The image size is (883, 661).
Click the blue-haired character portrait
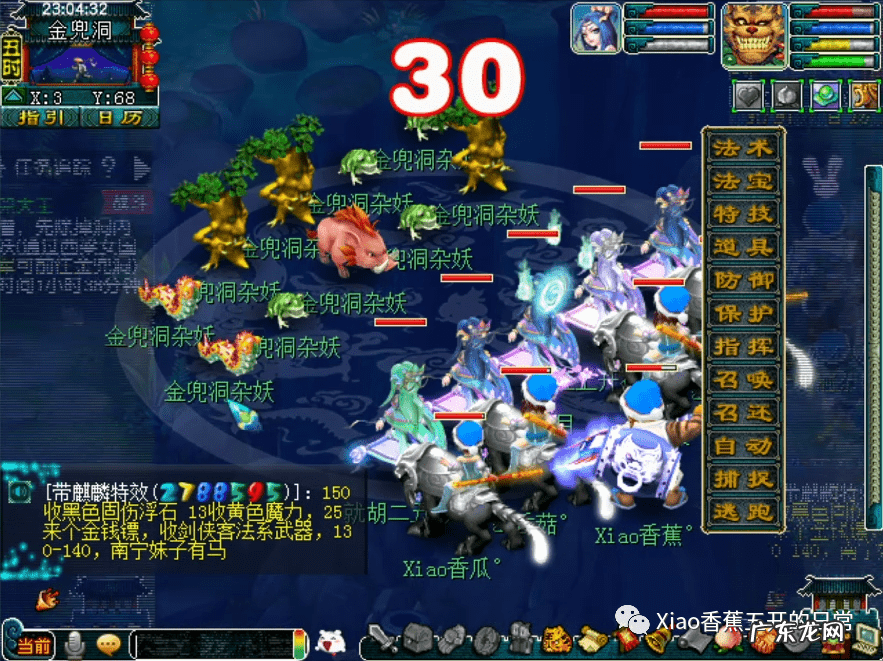pos(596,28)
